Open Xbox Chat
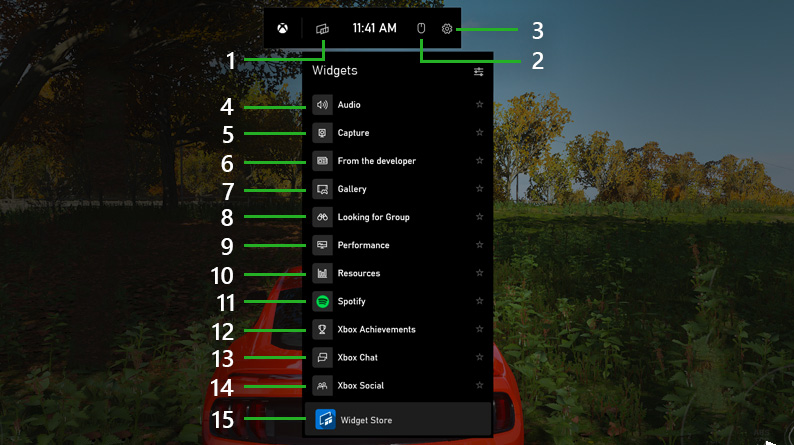 357,357
